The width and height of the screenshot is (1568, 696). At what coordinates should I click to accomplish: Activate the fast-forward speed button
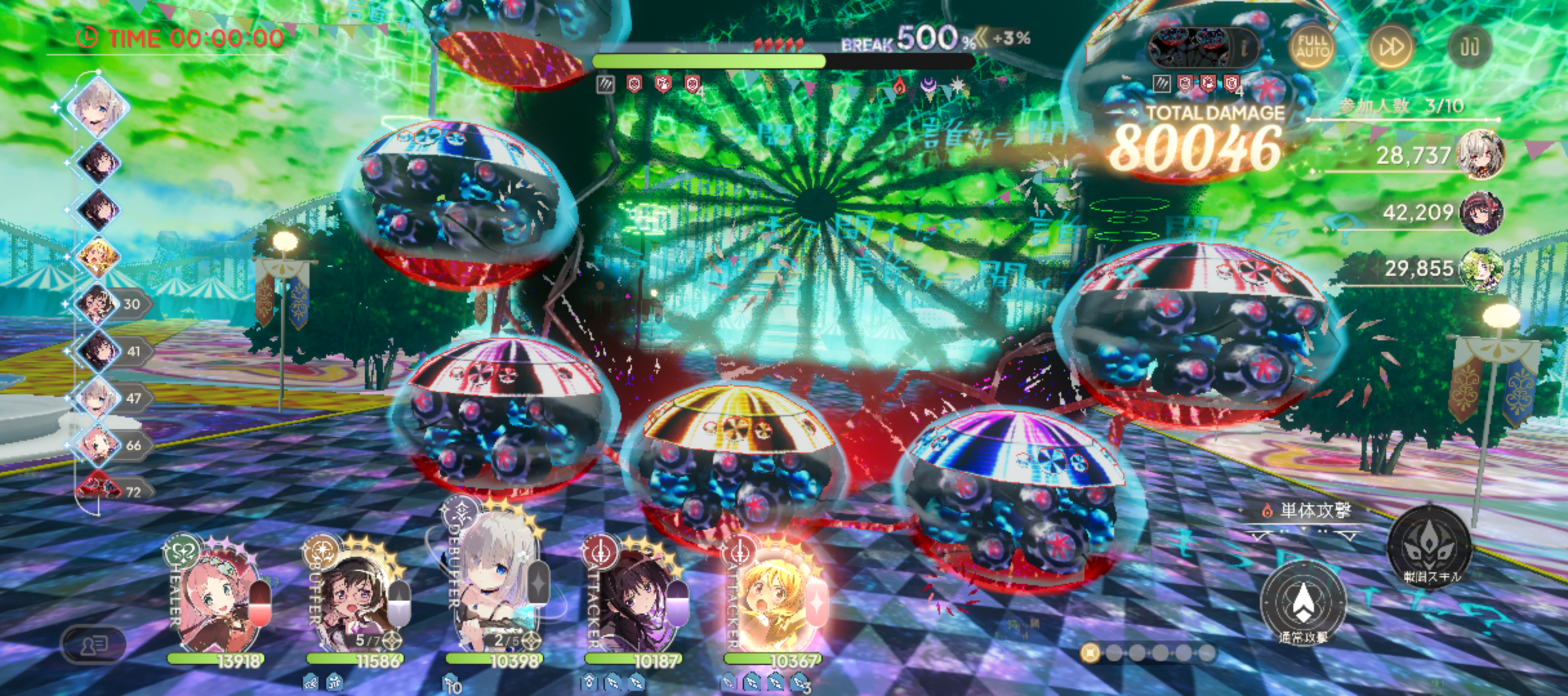tap(1391, 47)
